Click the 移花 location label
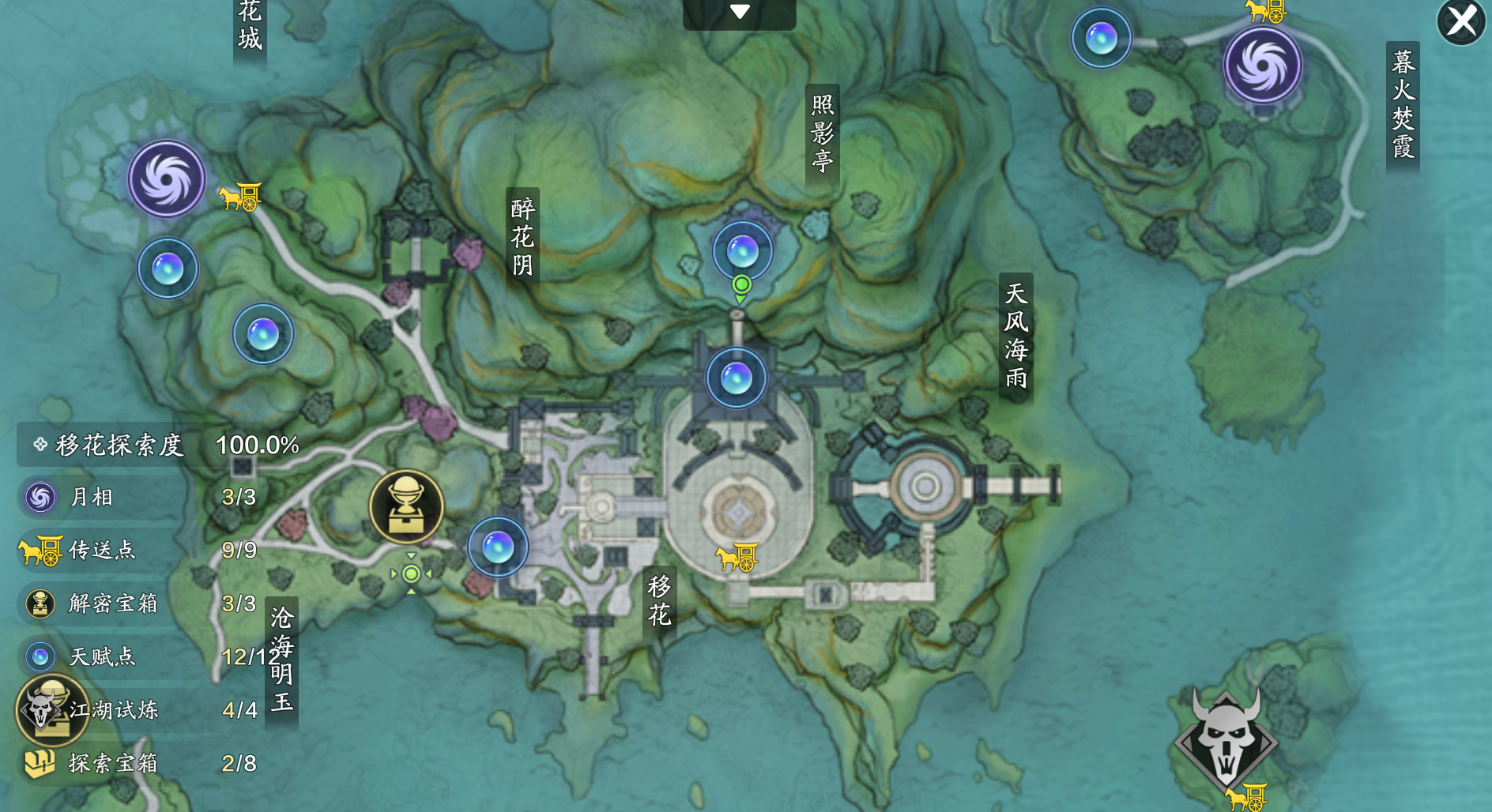 (659, 600)
